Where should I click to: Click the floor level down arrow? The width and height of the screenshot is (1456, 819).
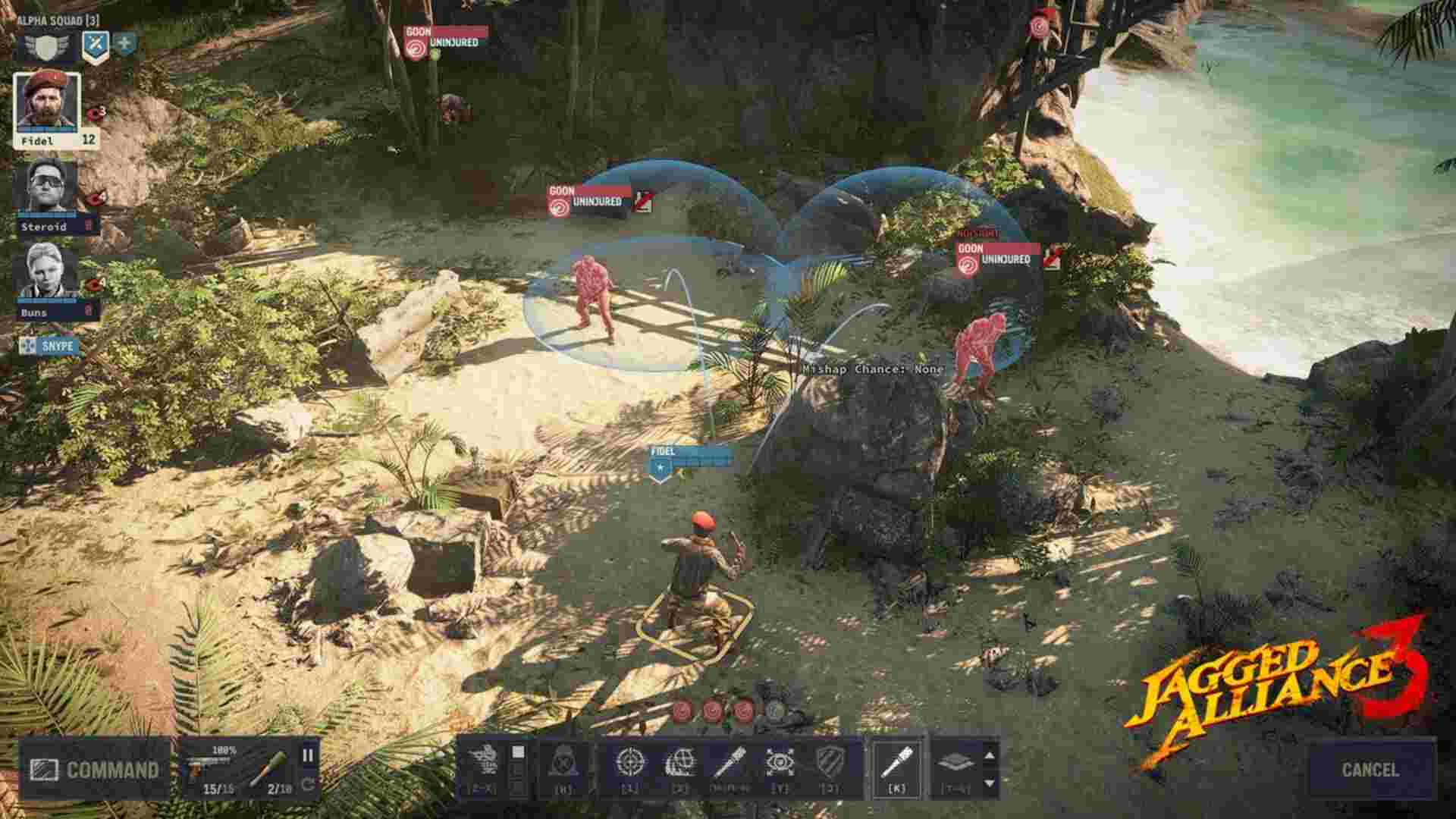[x=990, y=781]
